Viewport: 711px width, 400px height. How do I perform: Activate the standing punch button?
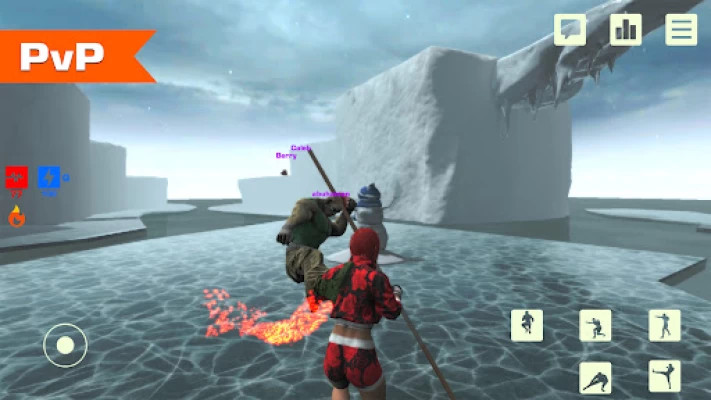coord(664,324)
